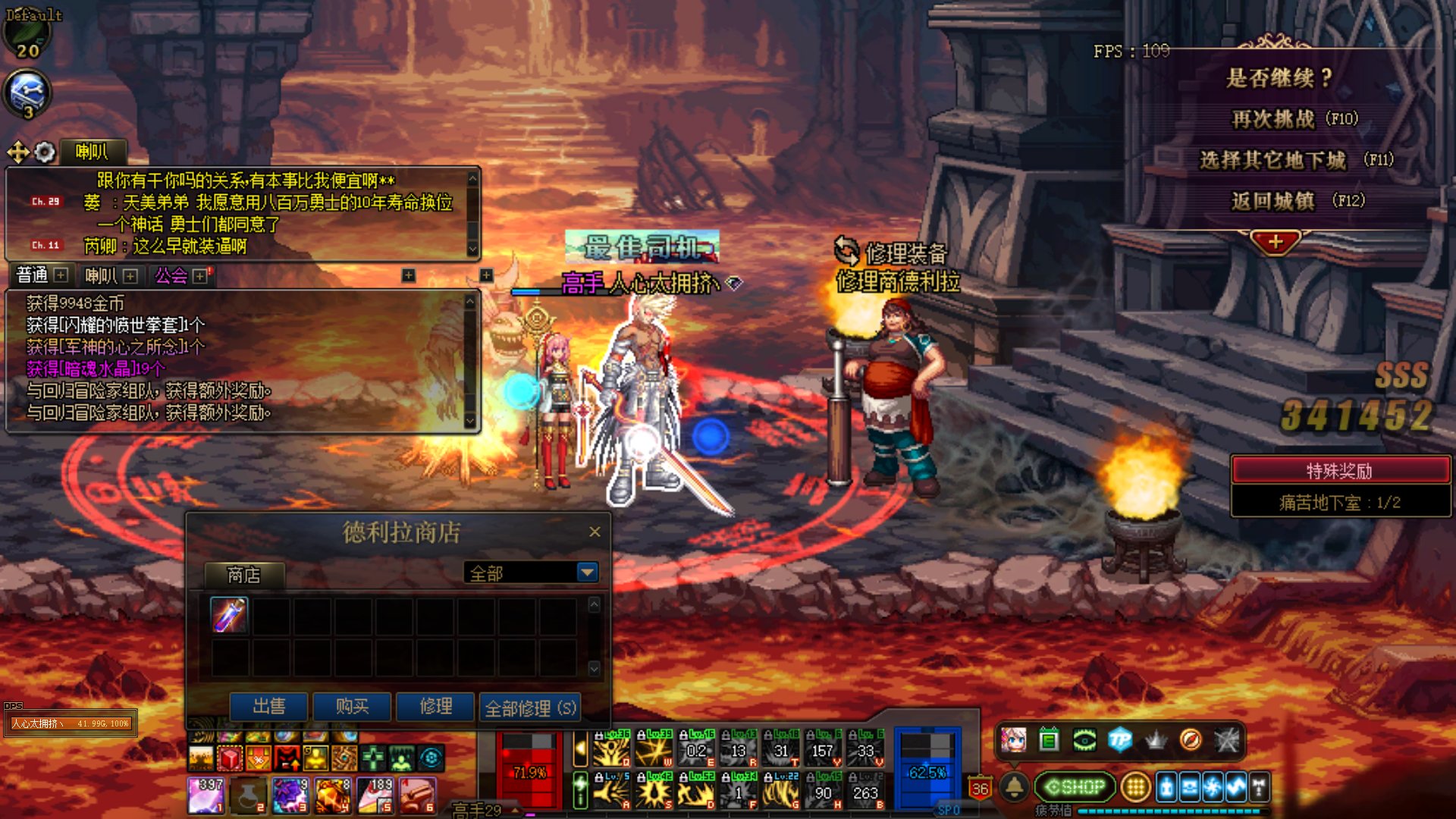This screenshot has height=819, width=1456.
Task: Switch chat to the 公会 guild tab
Action: 171,276
